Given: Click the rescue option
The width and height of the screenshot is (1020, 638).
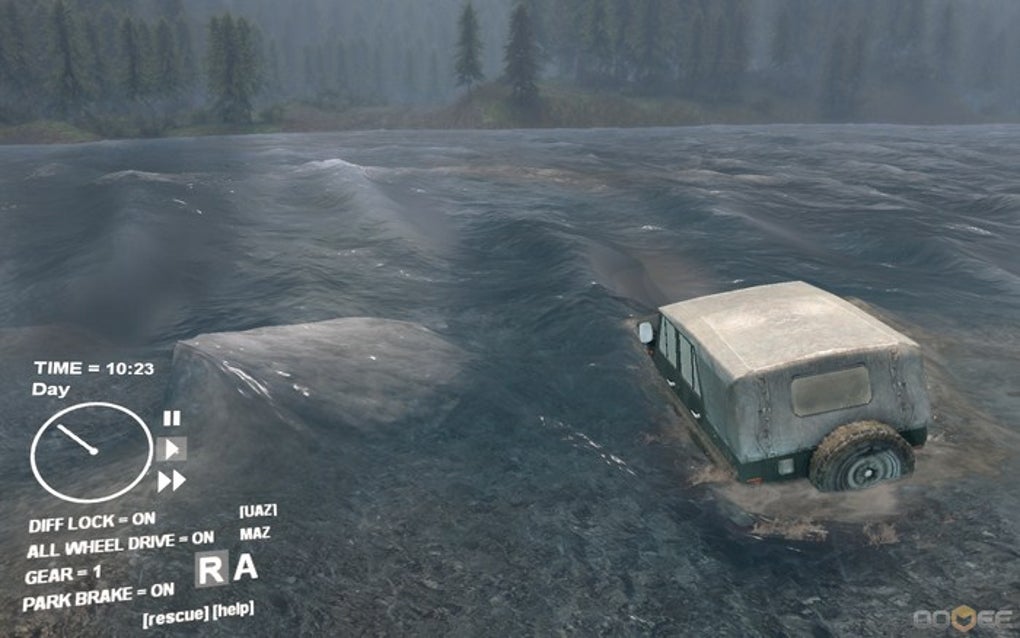Looking at the screenshot, I should tap(174, 614).
